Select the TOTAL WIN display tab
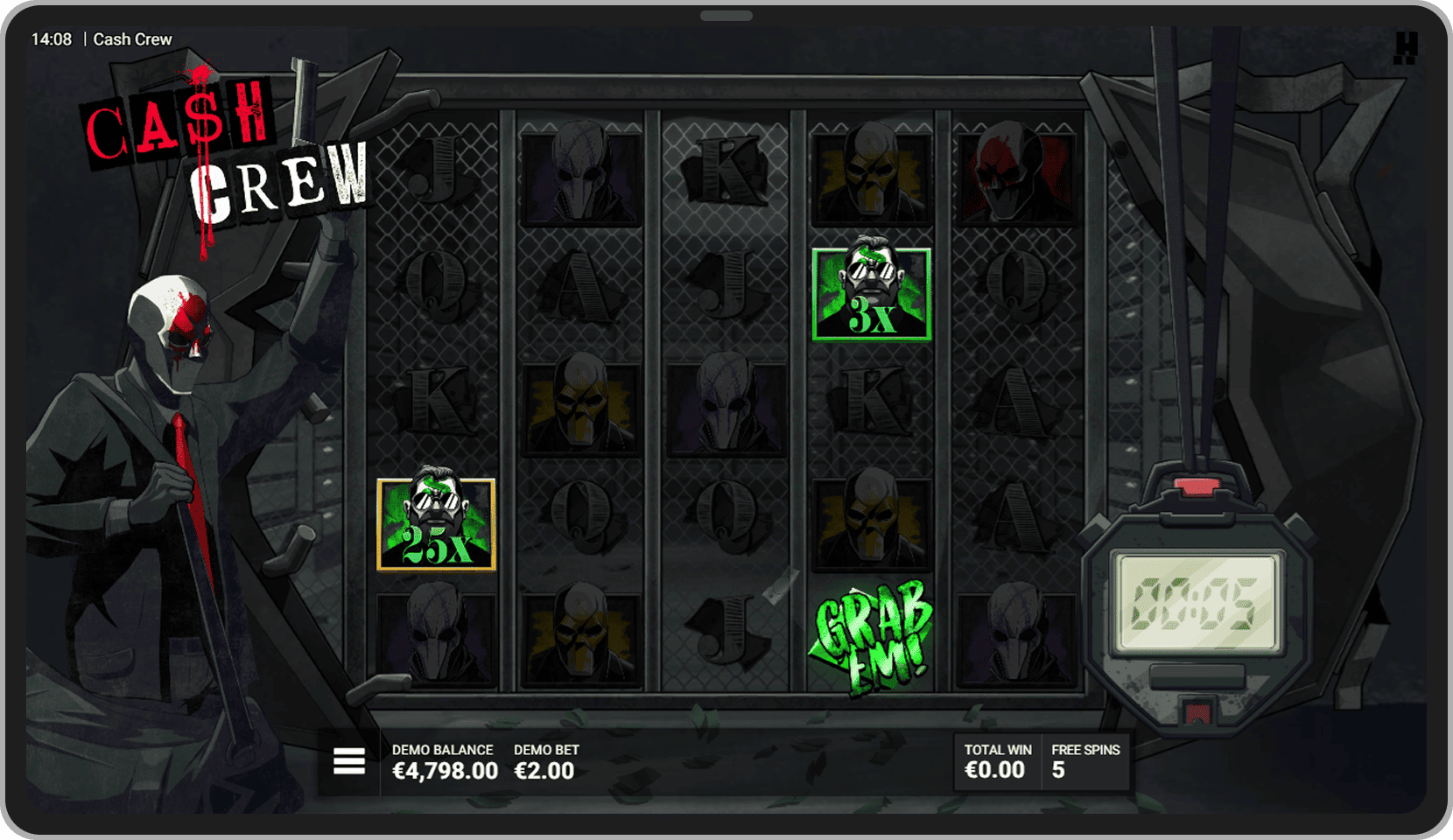 click(996, 761)
